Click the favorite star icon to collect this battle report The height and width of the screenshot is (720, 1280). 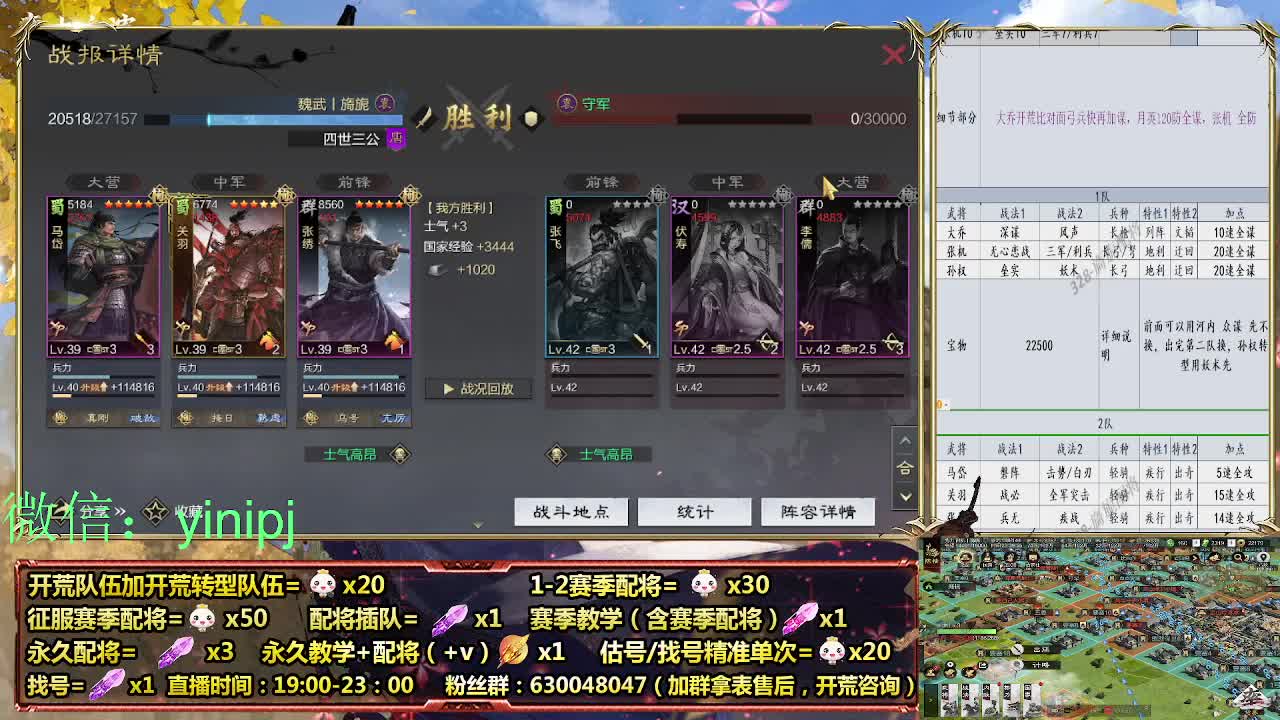tap(156, 510)
